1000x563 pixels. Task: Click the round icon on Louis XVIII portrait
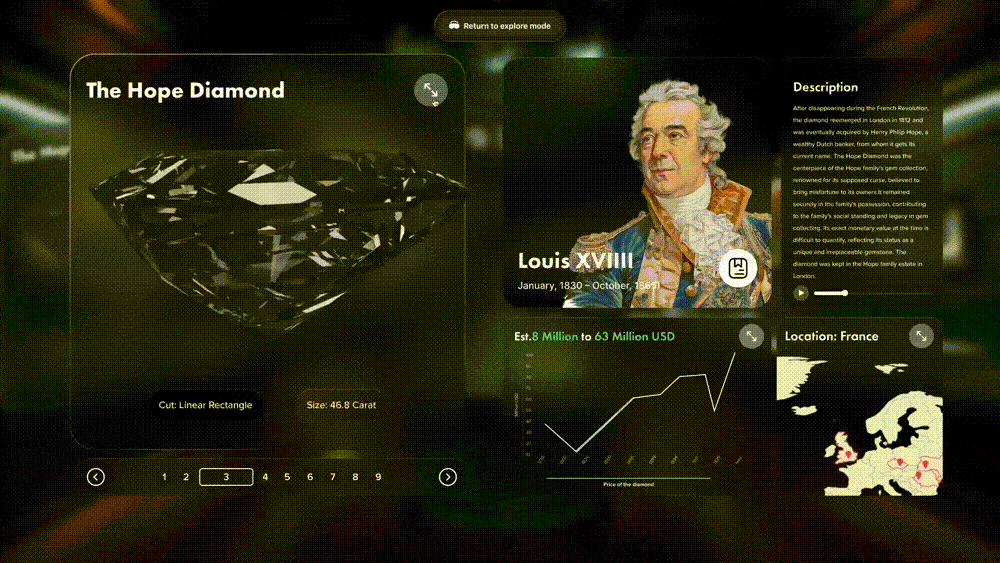click(x=738, y=268)
